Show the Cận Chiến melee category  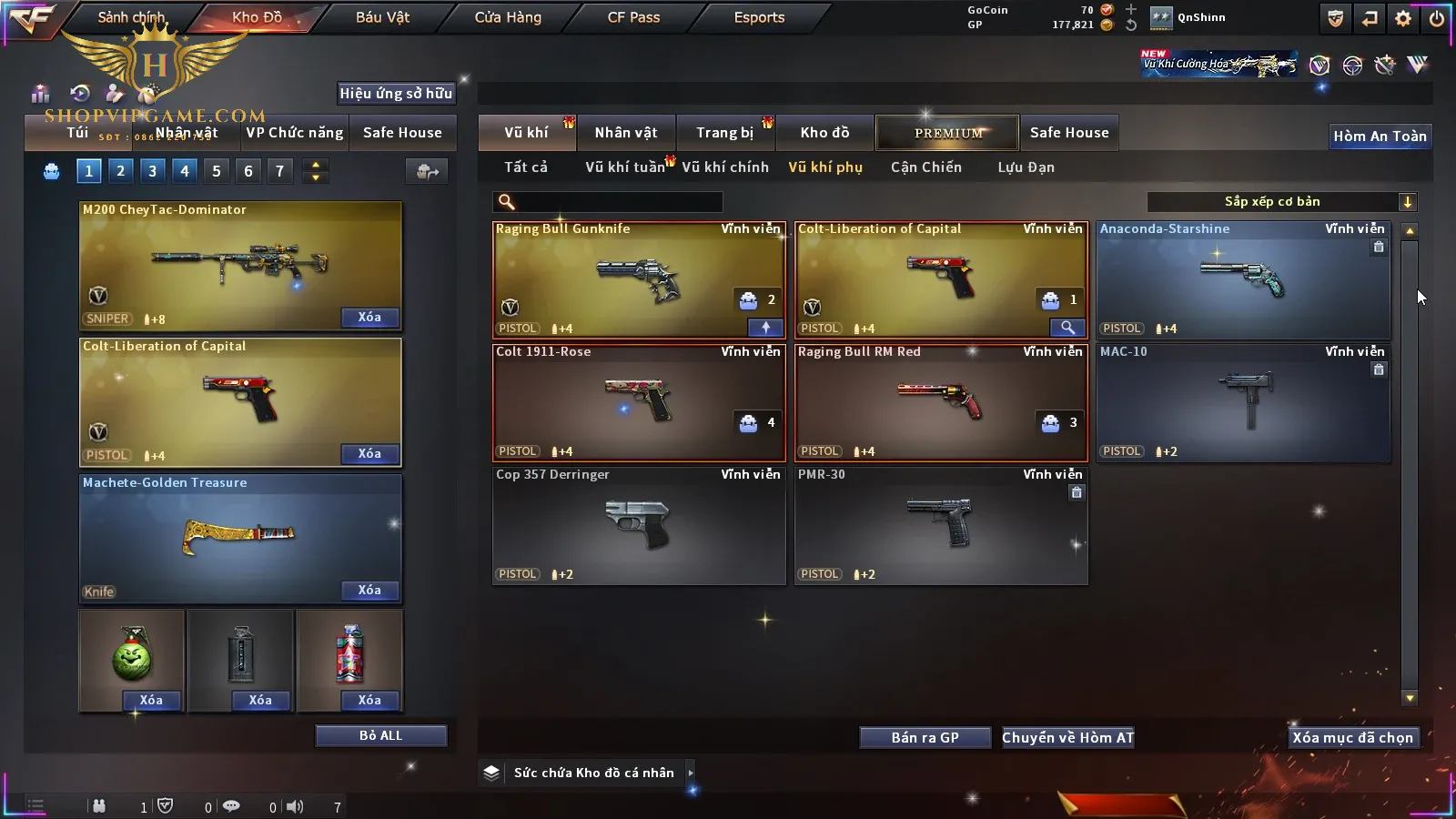click(925, 167)
